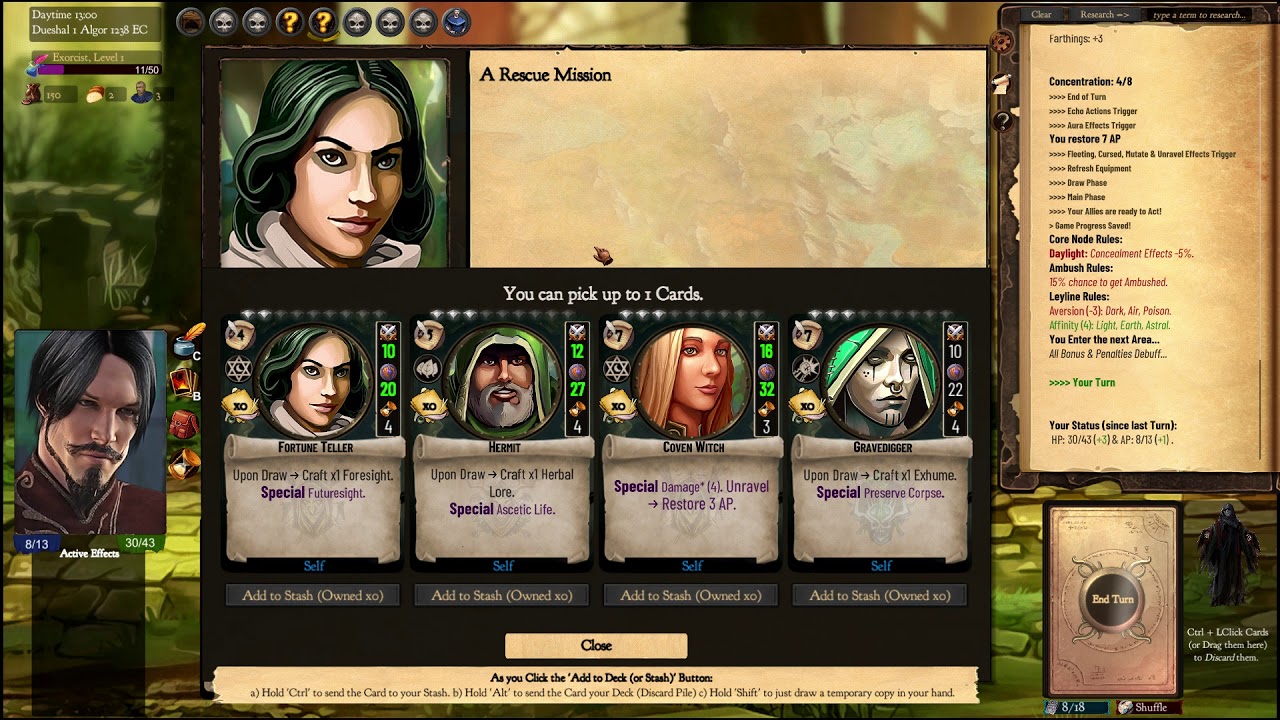Select the Gravedigger card
1280x720 pixels.
pyautogui.click(x=881, y=440)
